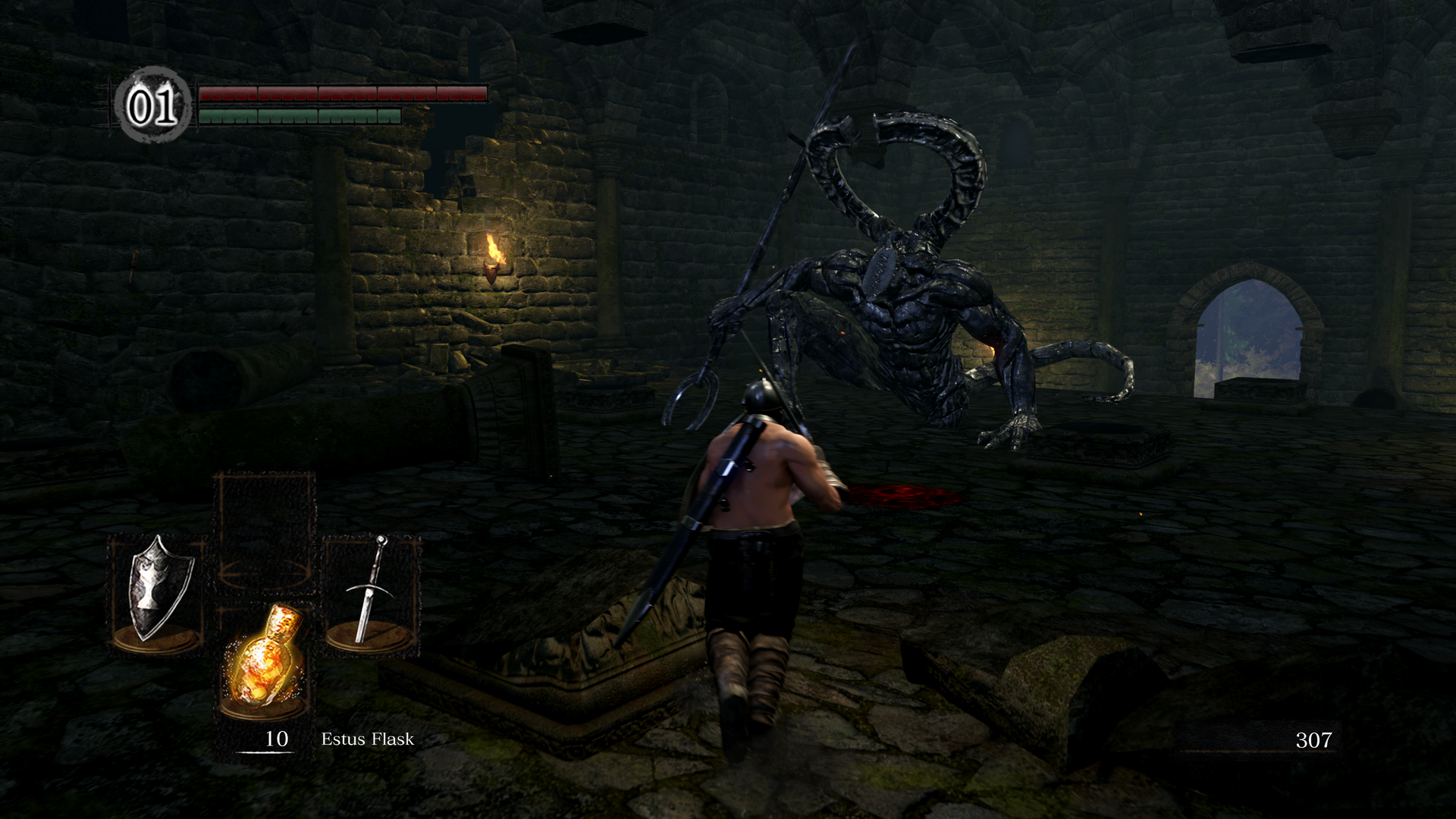This screenshot has width=1456, height=819.
Task: Click the humanity counter emblem showing 01
Action: point(152,105)
